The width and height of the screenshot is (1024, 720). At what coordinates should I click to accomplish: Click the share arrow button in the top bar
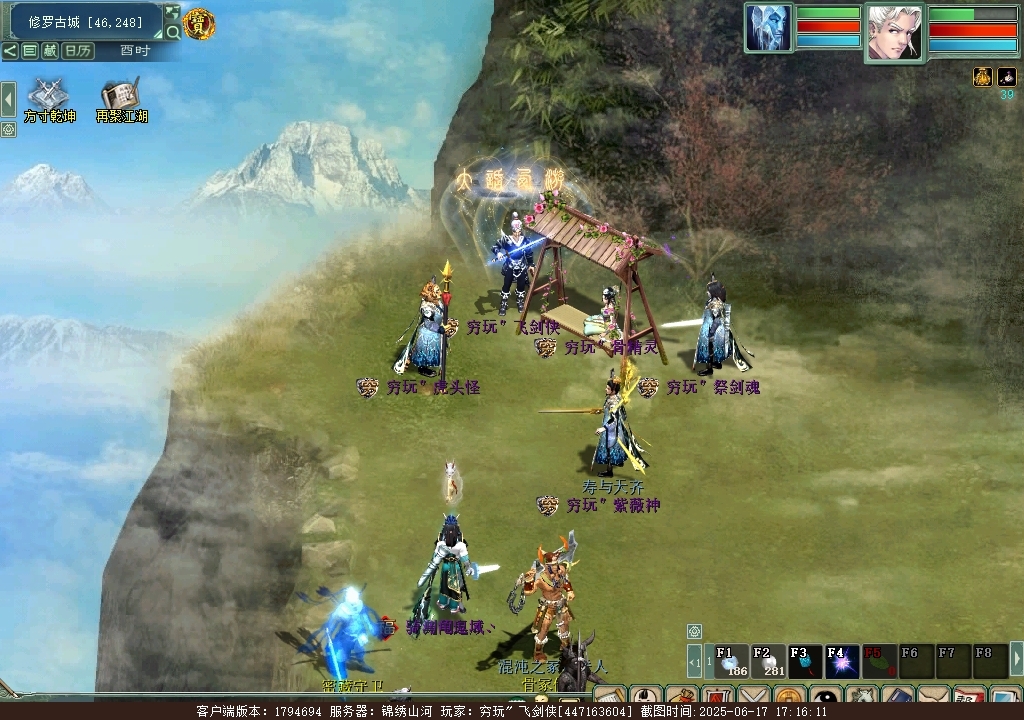pyautogui.click(x=10, y=51)
